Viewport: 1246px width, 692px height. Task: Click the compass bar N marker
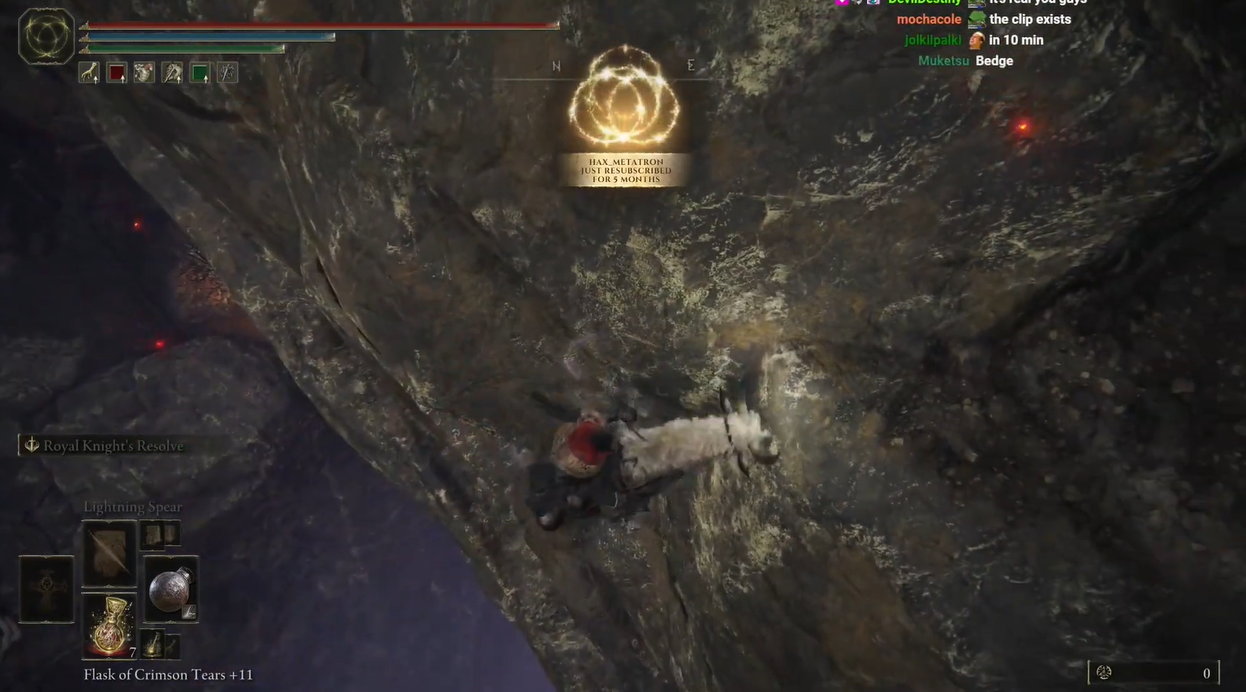(557, 67)
